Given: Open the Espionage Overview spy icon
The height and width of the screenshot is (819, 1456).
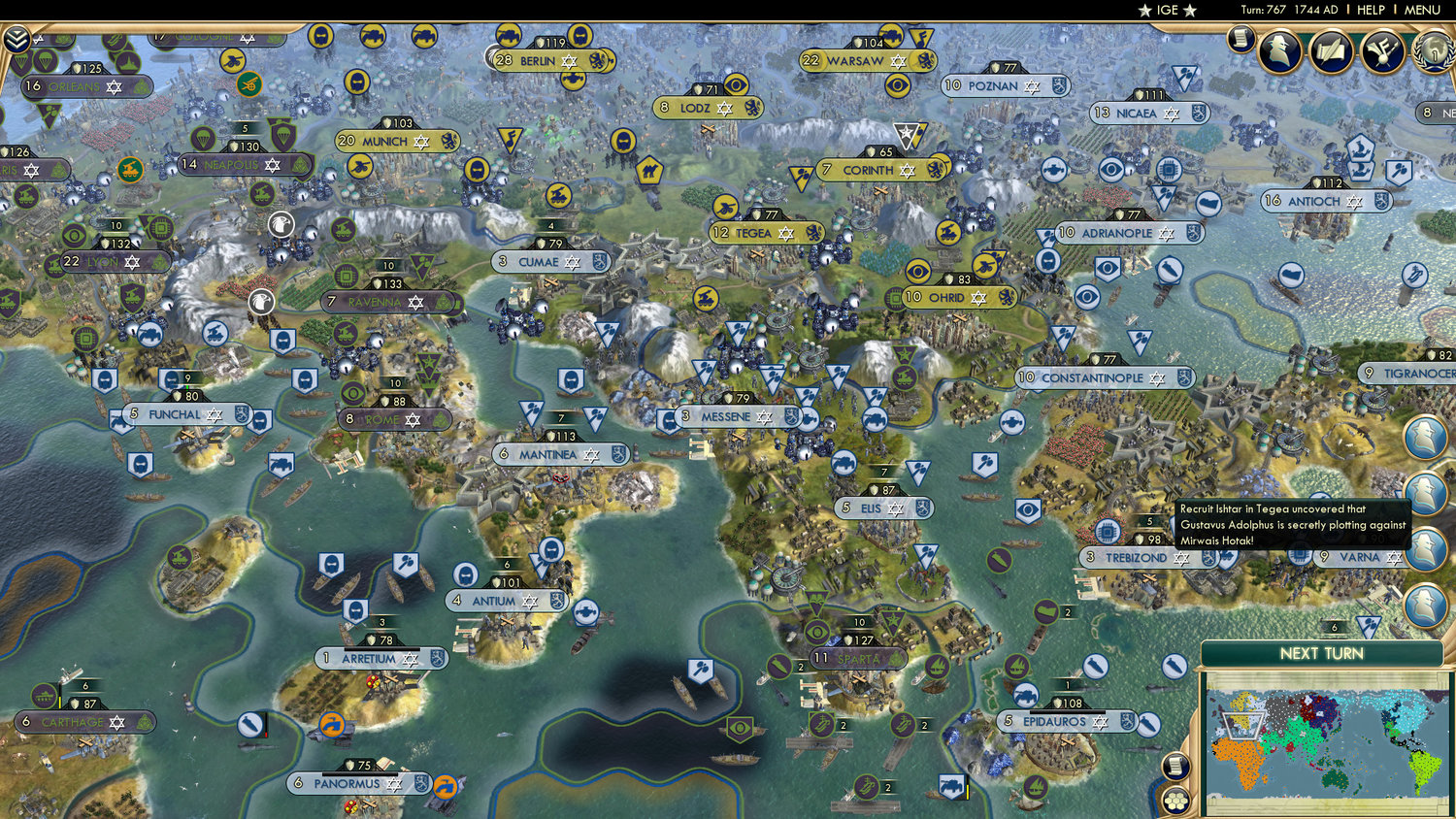Looking at the screenshot, I should [x=1279, y=52].
